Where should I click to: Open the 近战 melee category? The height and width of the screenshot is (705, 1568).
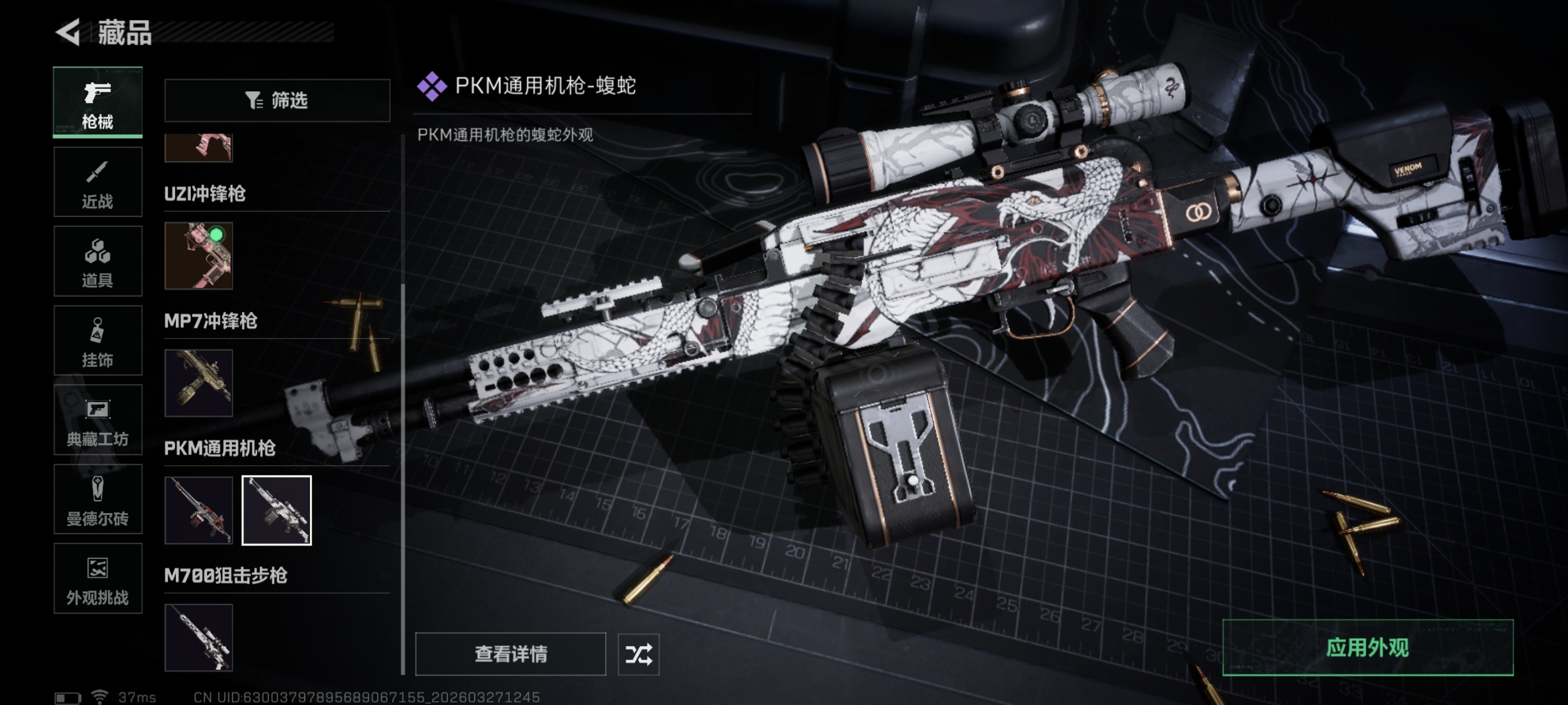[x=97, y=182]
